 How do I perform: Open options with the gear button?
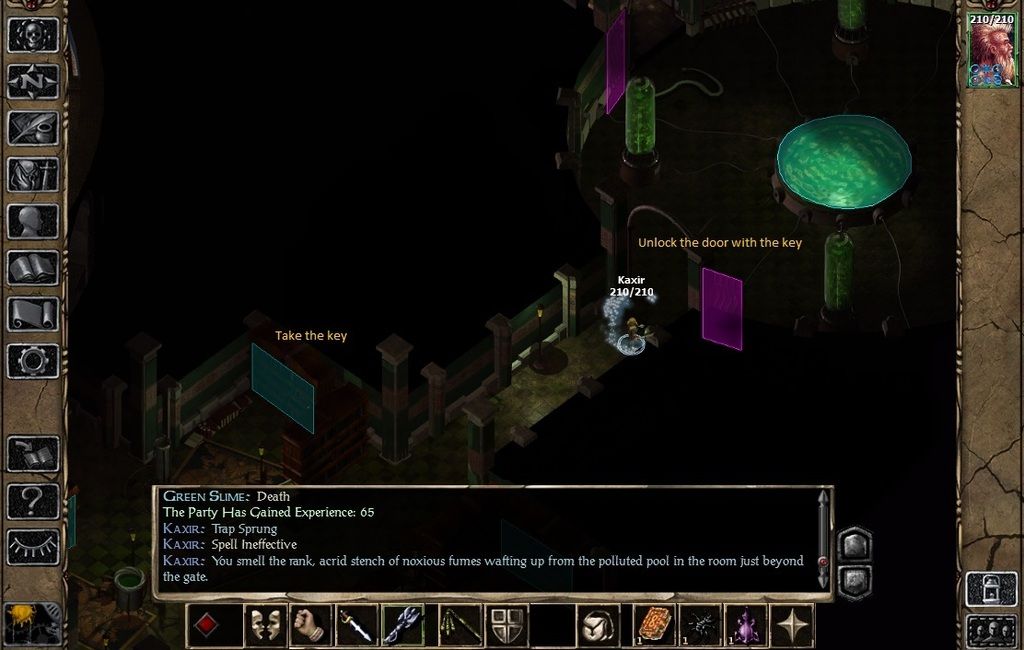click(x=33, y=361)
